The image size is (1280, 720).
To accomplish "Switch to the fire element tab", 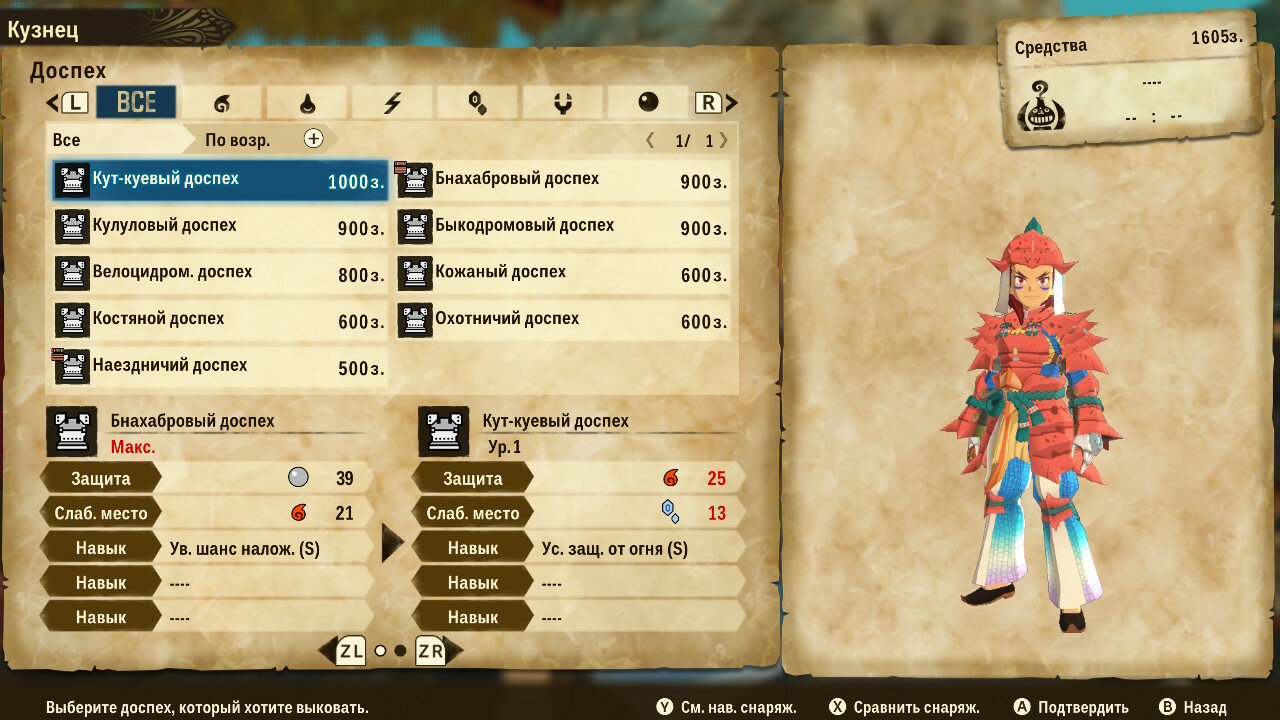I will 221,102.
